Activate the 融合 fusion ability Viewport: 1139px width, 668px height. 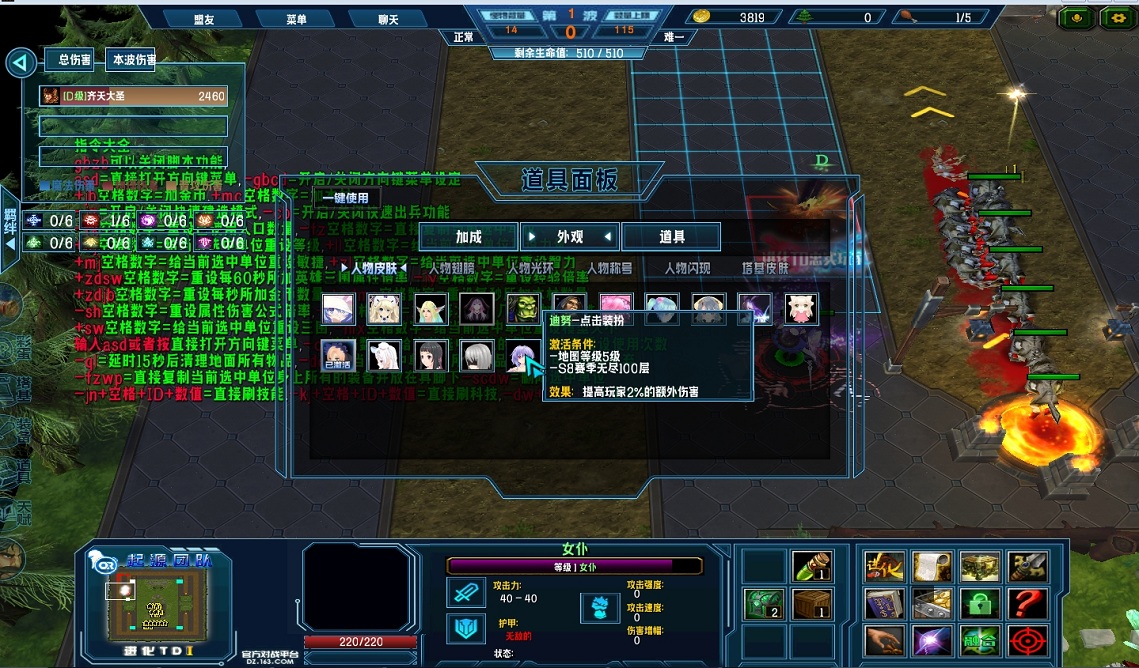980,640
